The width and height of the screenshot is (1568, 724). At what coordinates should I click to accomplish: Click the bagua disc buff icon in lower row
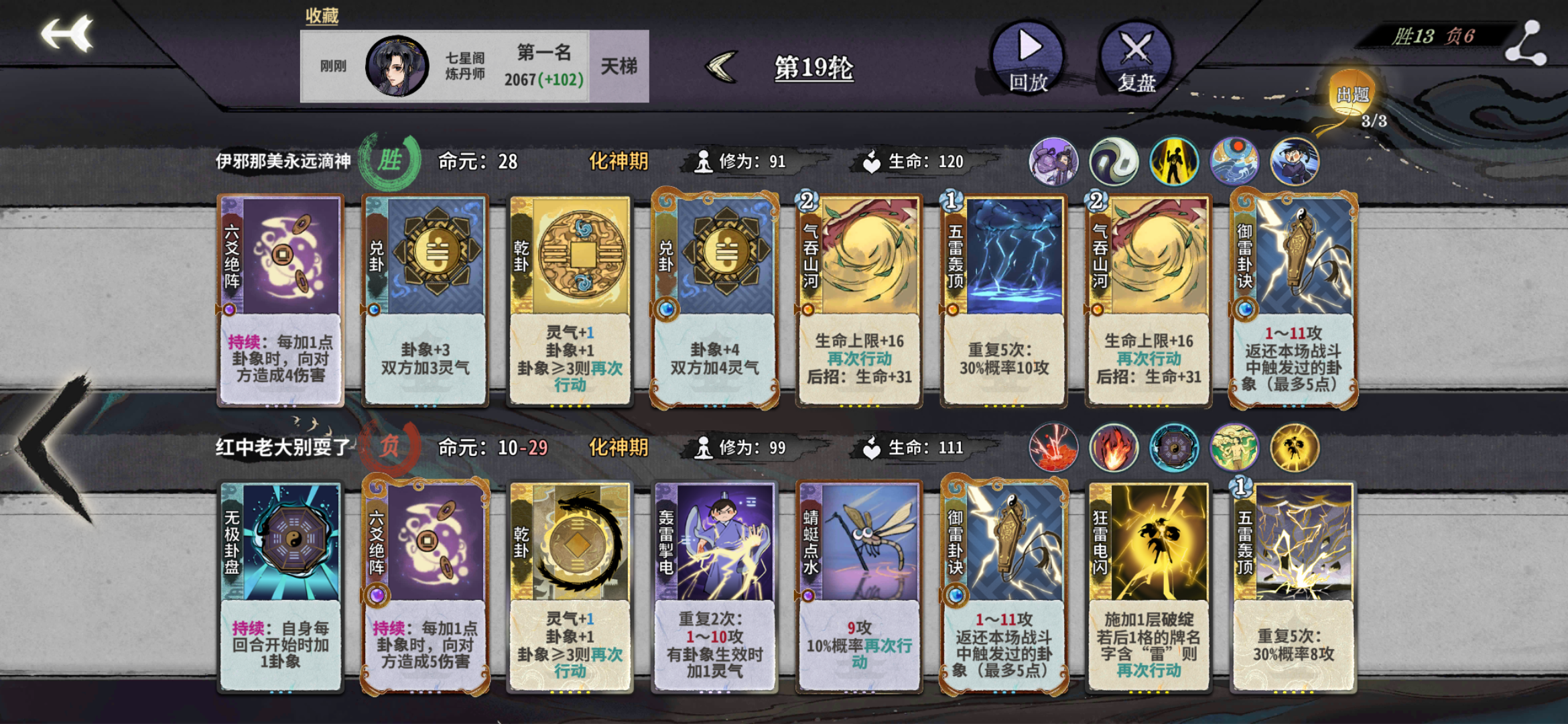[1174, 447]
